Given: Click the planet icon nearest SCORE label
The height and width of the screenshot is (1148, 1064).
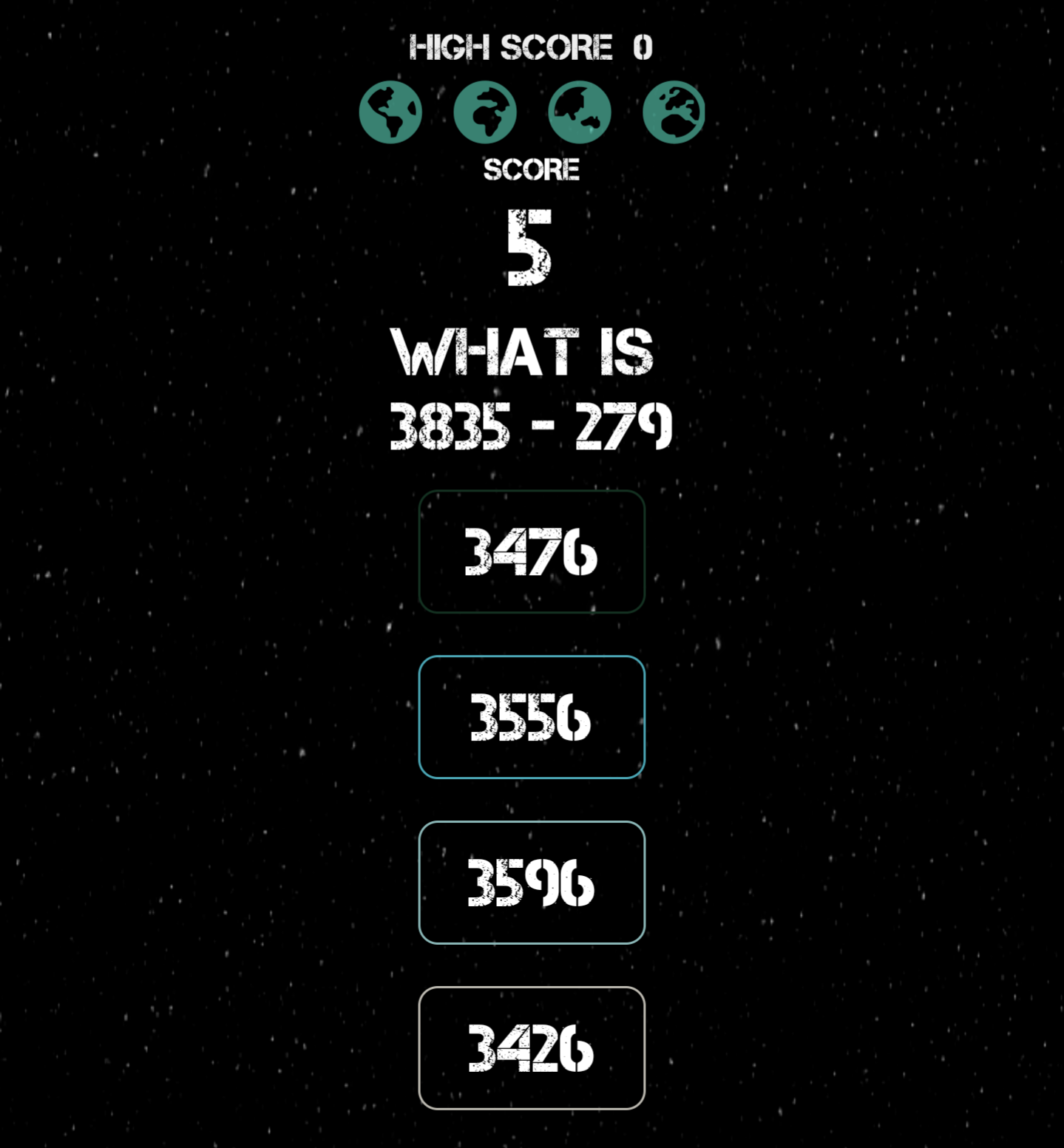Looking at the screenshot, I should point(579,111).
